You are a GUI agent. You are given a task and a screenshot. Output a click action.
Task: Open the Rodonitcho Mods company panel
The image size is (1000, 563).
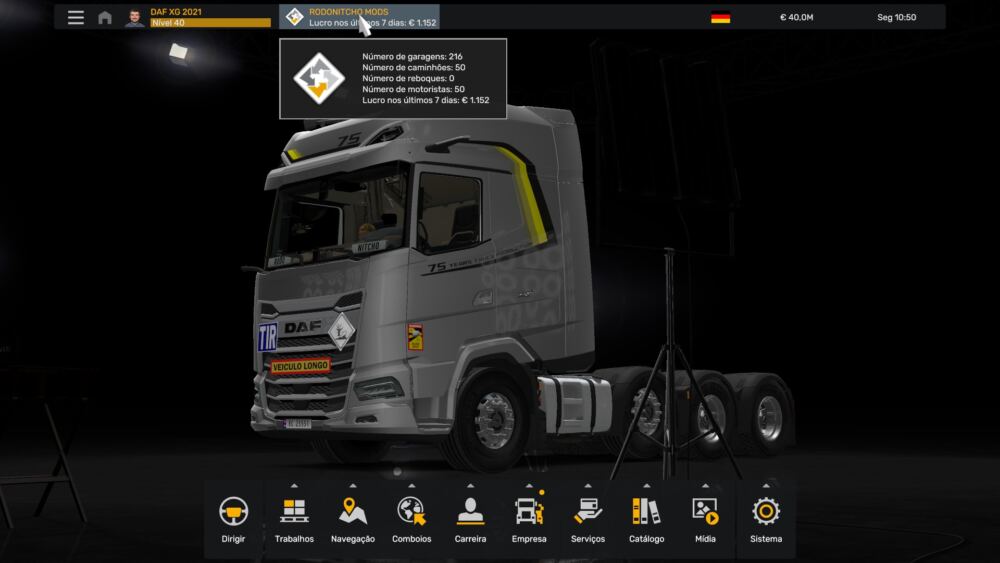[359, 17]
